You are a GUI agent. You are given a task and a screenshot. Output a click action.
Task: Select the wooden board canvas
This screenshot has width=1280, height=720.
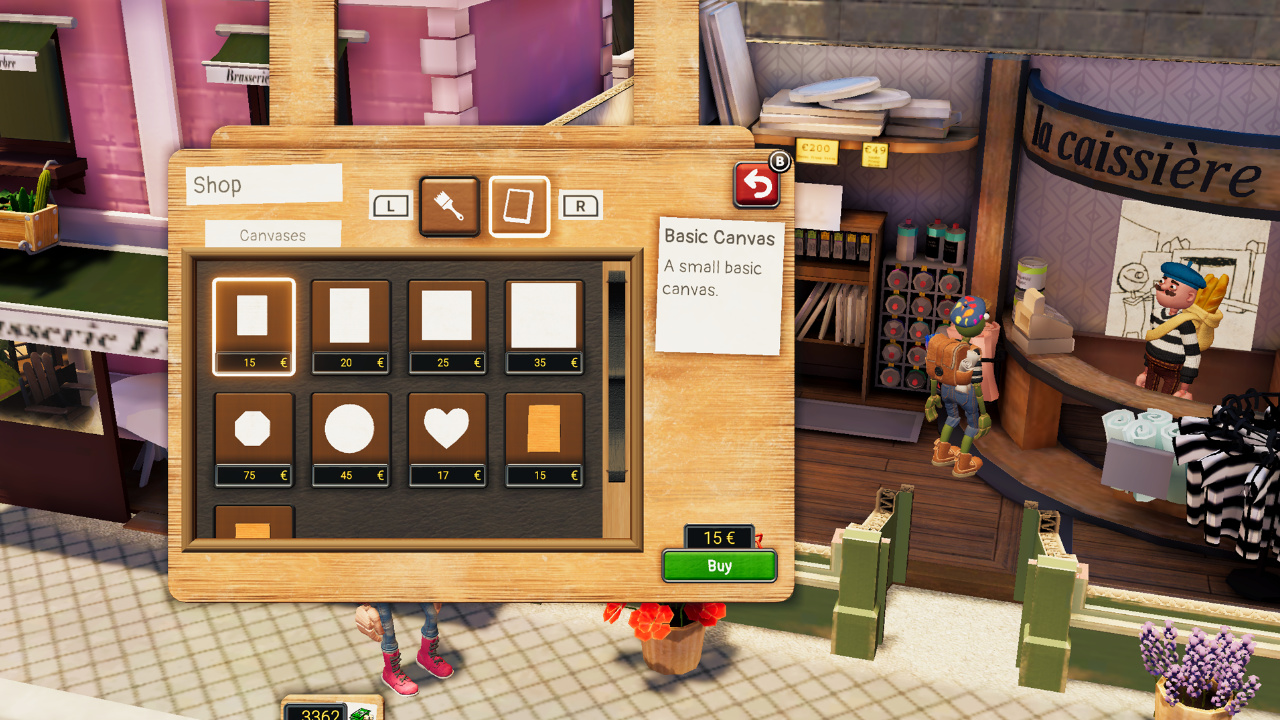(x=543, y=429)
